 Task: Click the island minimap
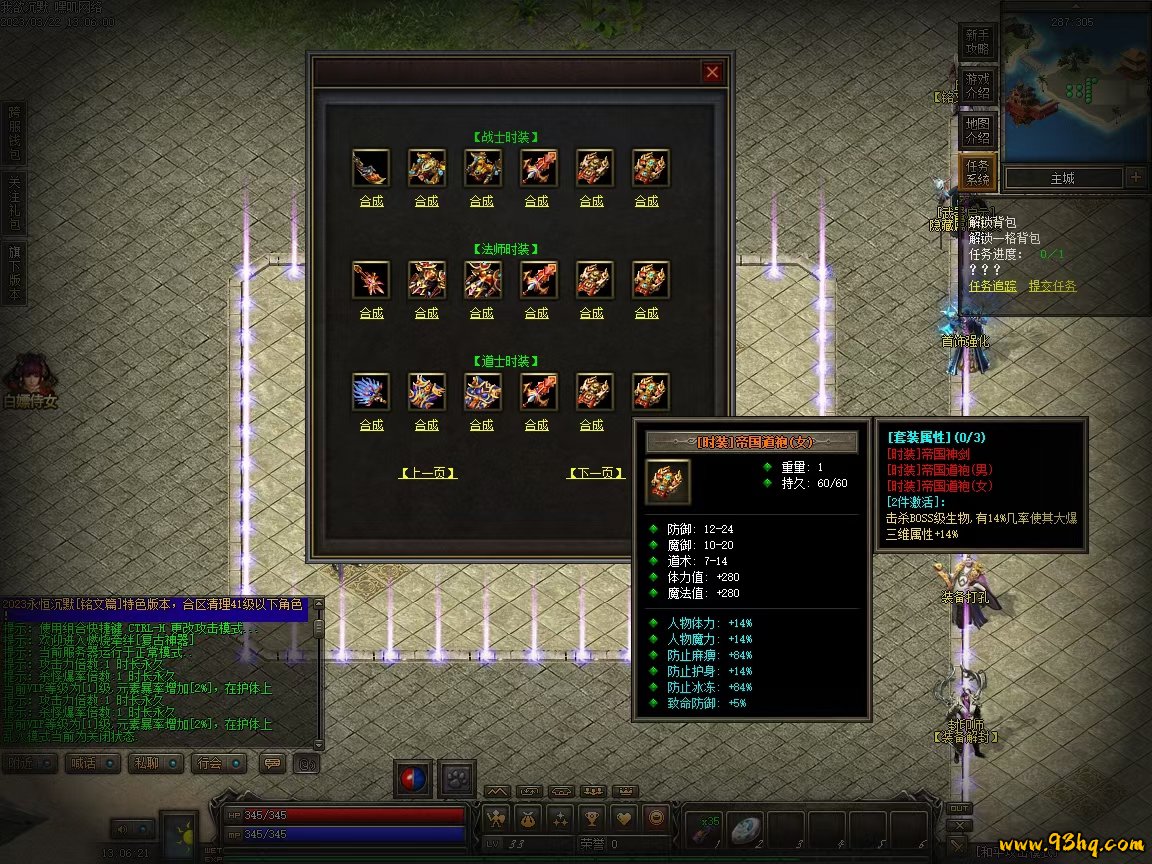click(1076, 88)
